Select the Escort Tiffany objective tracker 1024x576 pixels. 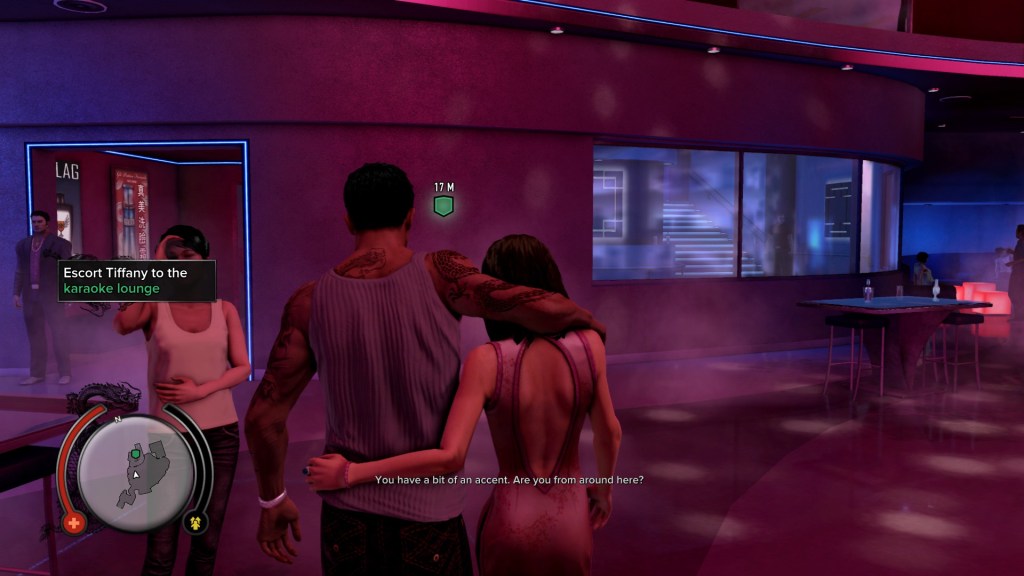[136, 280]
